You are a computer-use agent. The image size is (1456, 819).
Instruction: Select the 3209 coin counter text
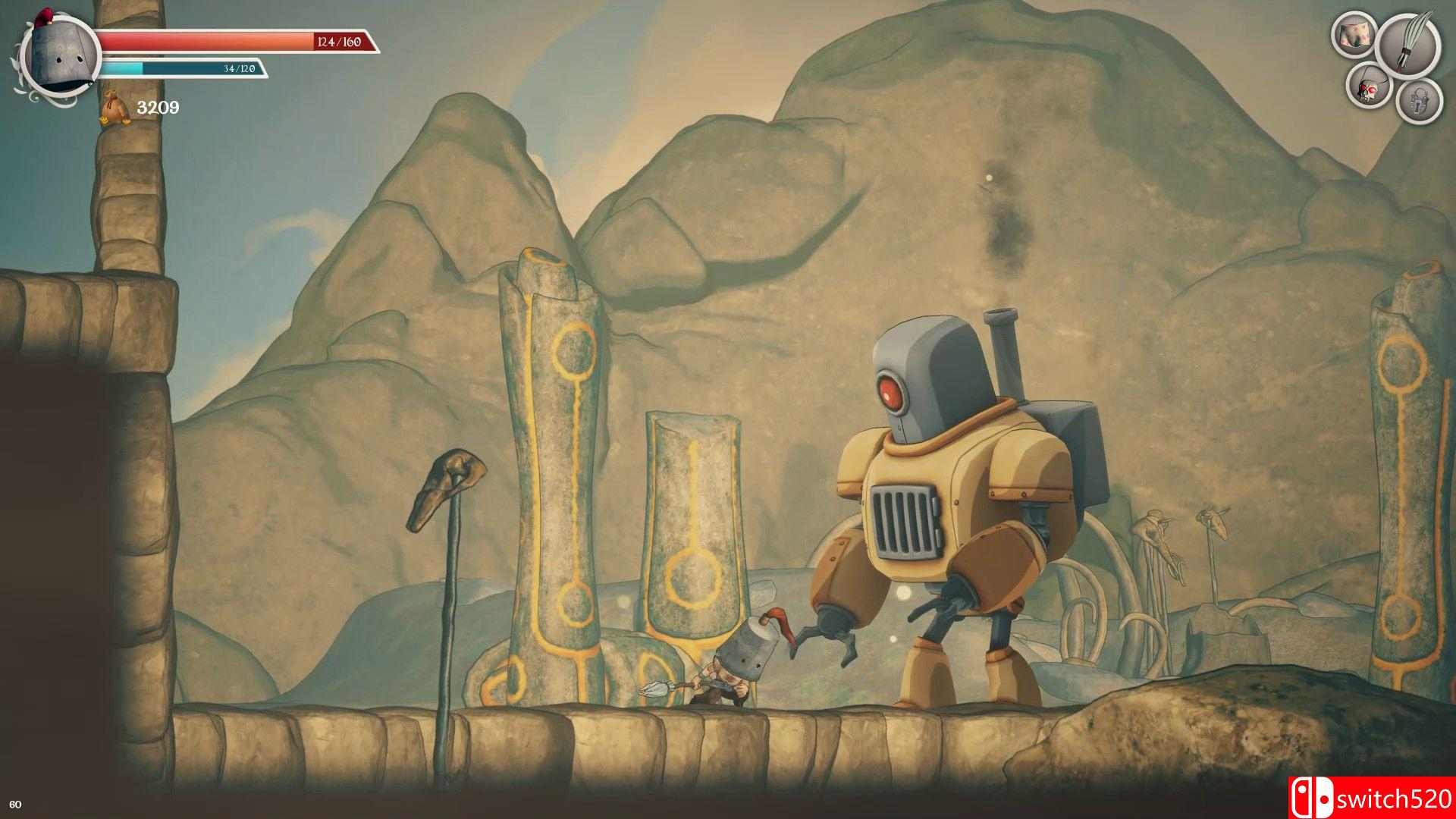[157, 107]
